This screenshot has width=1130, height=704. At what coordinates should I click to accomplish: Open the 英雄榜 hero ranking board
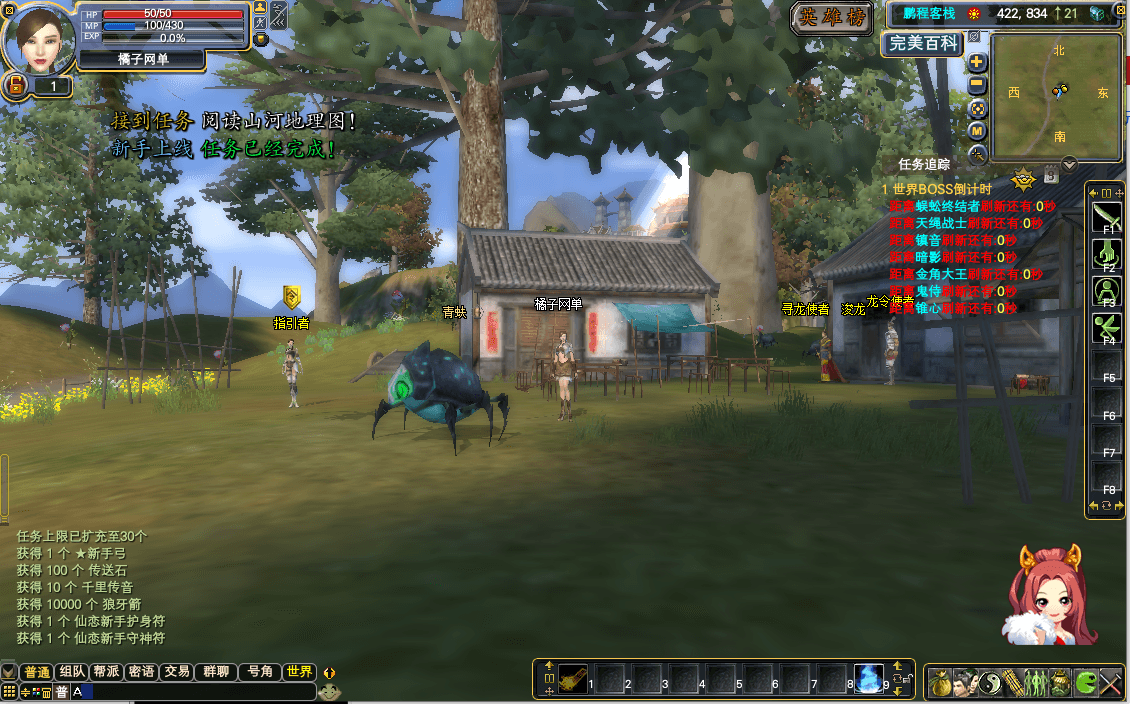831,18
